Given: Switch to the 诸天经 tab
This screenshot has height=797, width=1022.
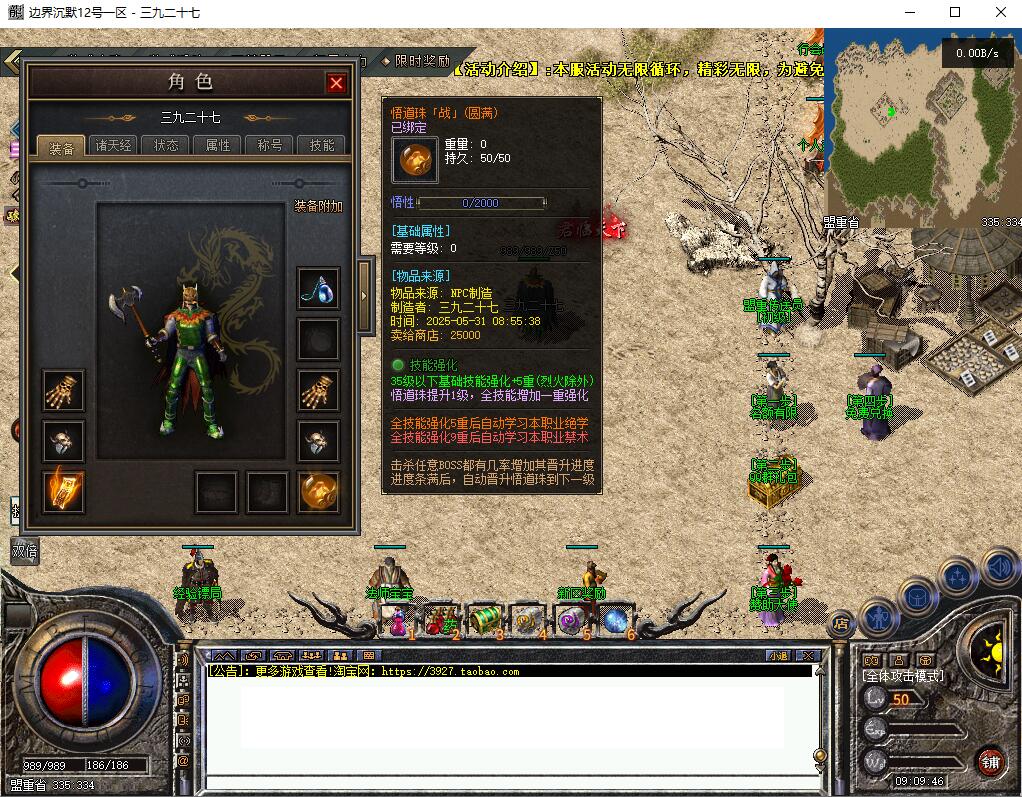Looking at the screenshot, I should click(x=113, y=145).
